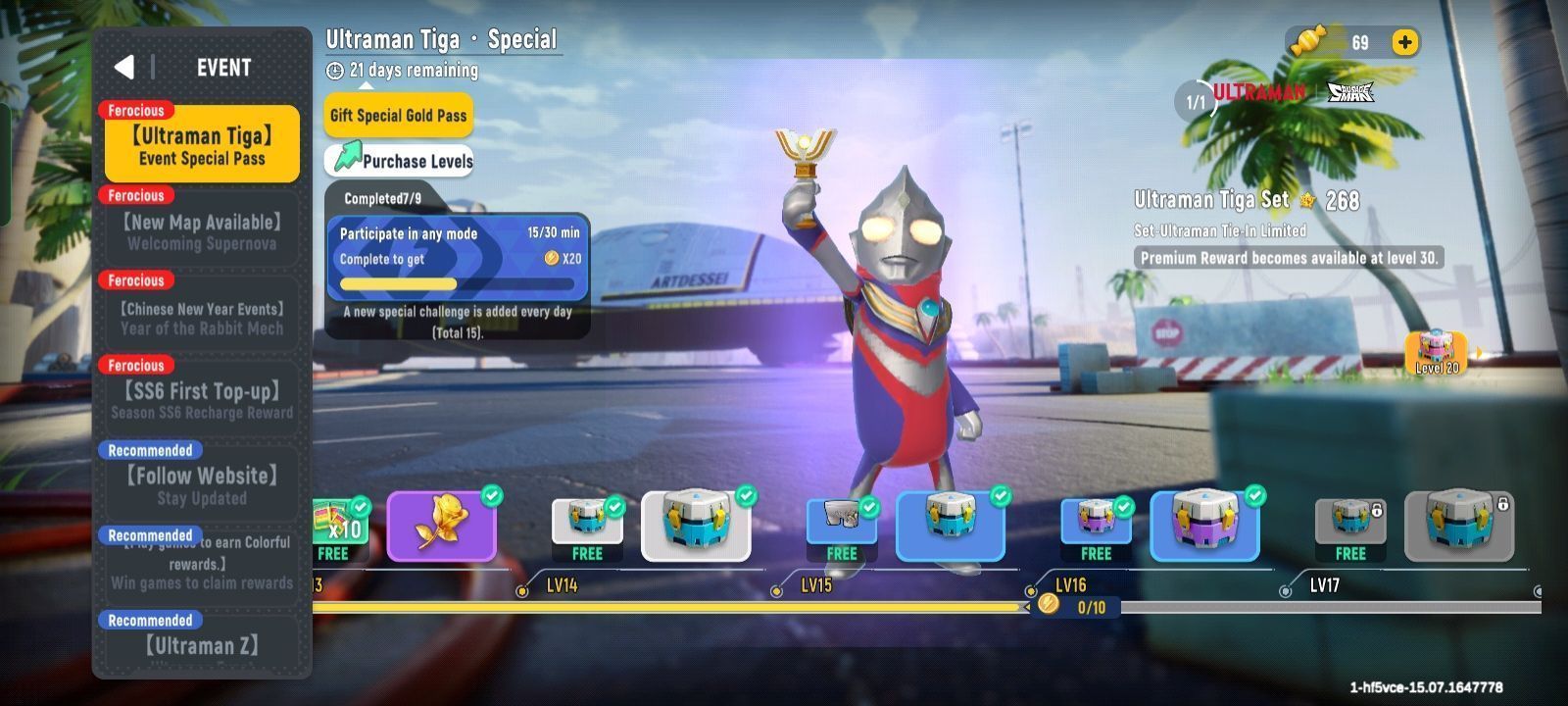Open the win games Colorful rewards event
Viewport: 1568px width, 706px height.
pos(202,564)
